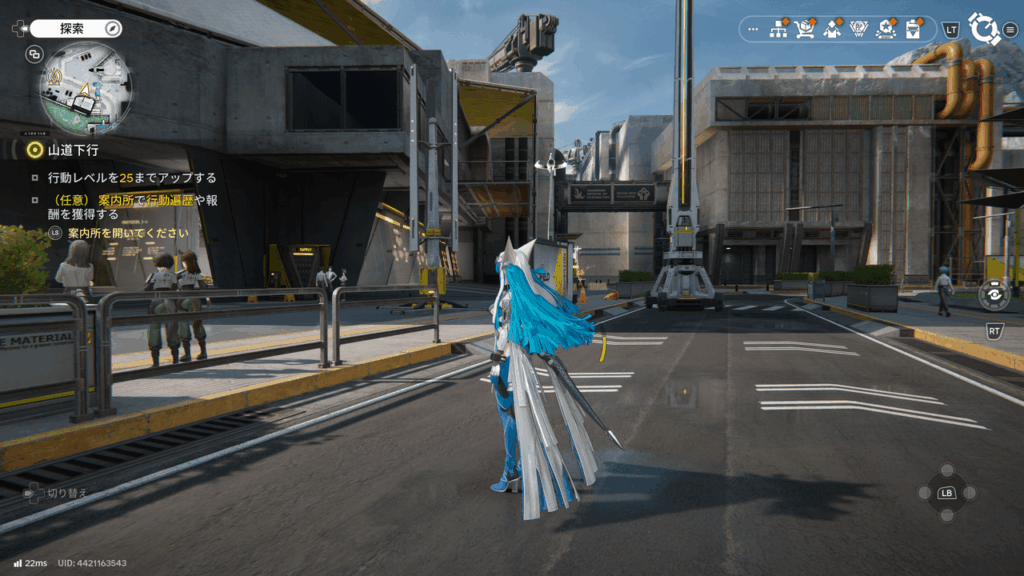Viewport: 1024px width, 576px height.
Task: Open the star badge events icon
Action: (885, 29)
